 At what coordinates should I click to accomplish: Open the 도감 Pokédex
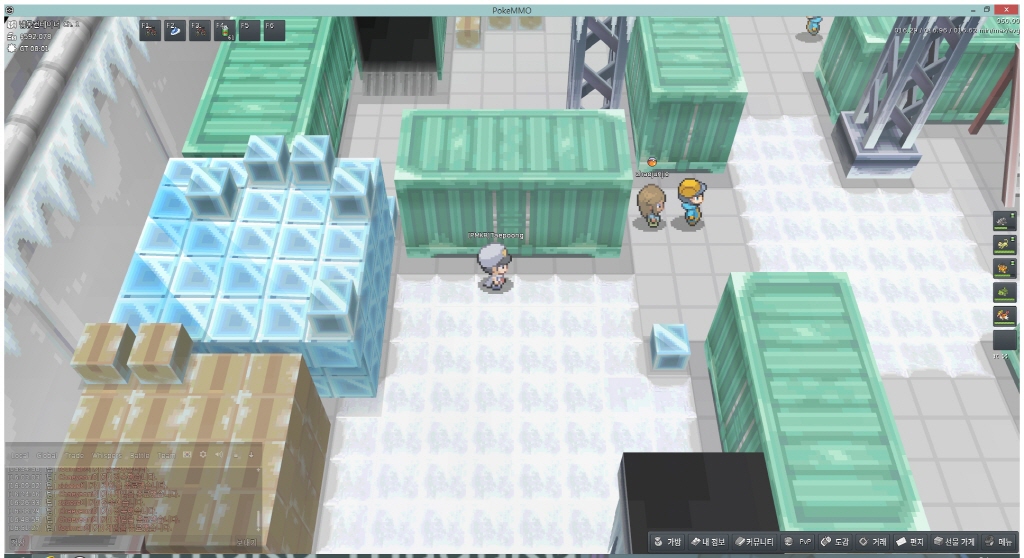point(835,541)
